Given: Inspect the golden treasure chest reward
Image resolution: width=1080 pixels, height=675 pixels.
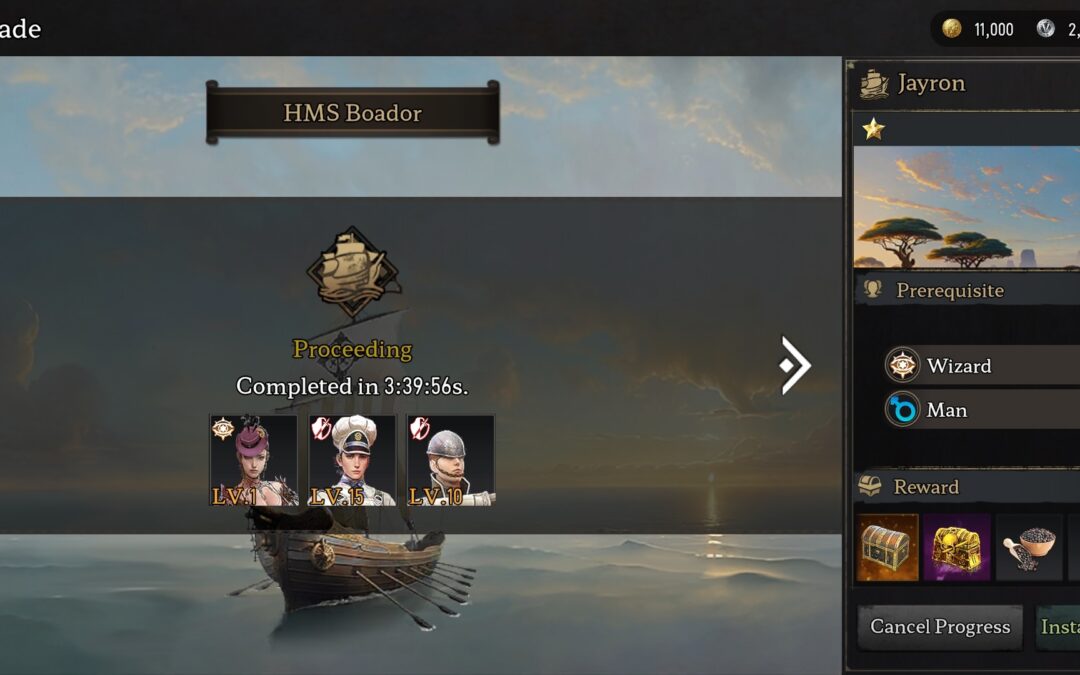Looking at the screenshot, I should click(x=957, y=548).
